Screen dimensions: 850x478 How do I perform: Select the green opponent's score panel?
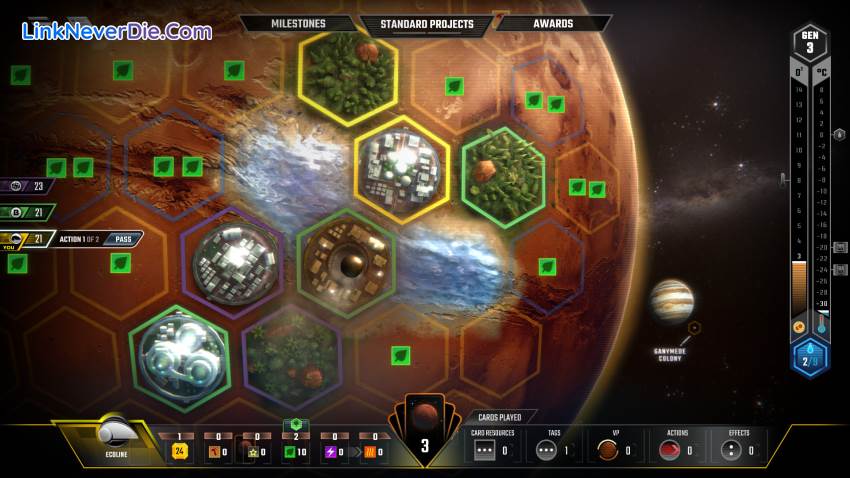[x=28, y=212]
